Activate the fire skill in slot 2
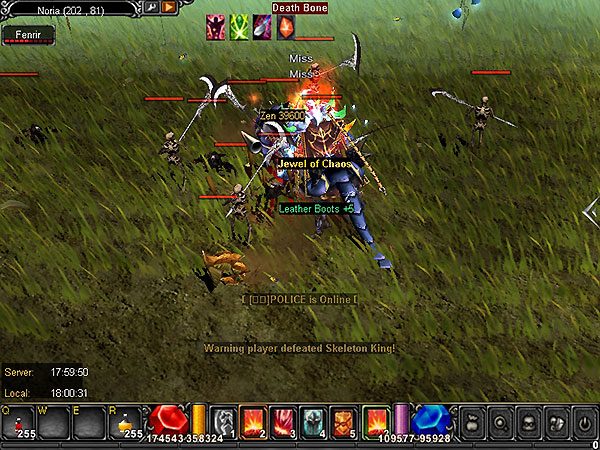This screenshot has width=600, height=450. 254,422
